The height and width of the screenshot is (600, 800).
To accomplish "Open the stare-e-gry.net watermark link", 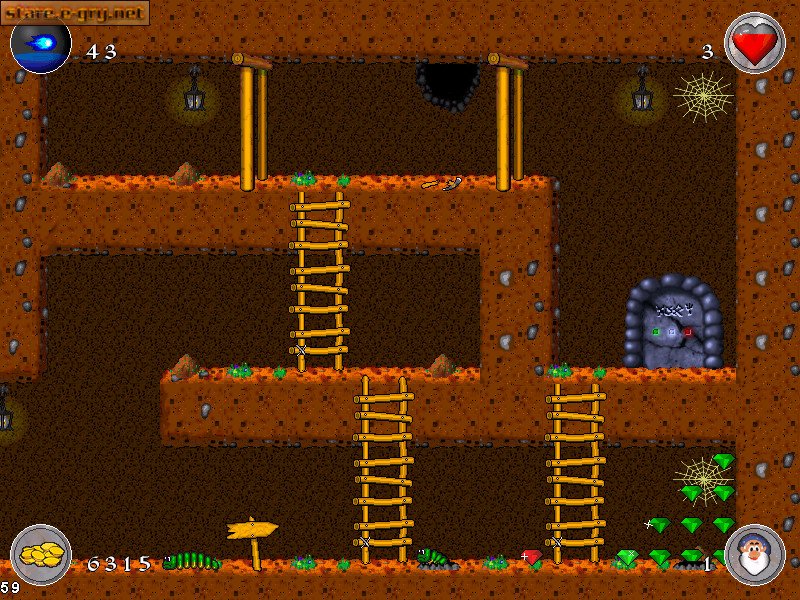I will point(75,12).
